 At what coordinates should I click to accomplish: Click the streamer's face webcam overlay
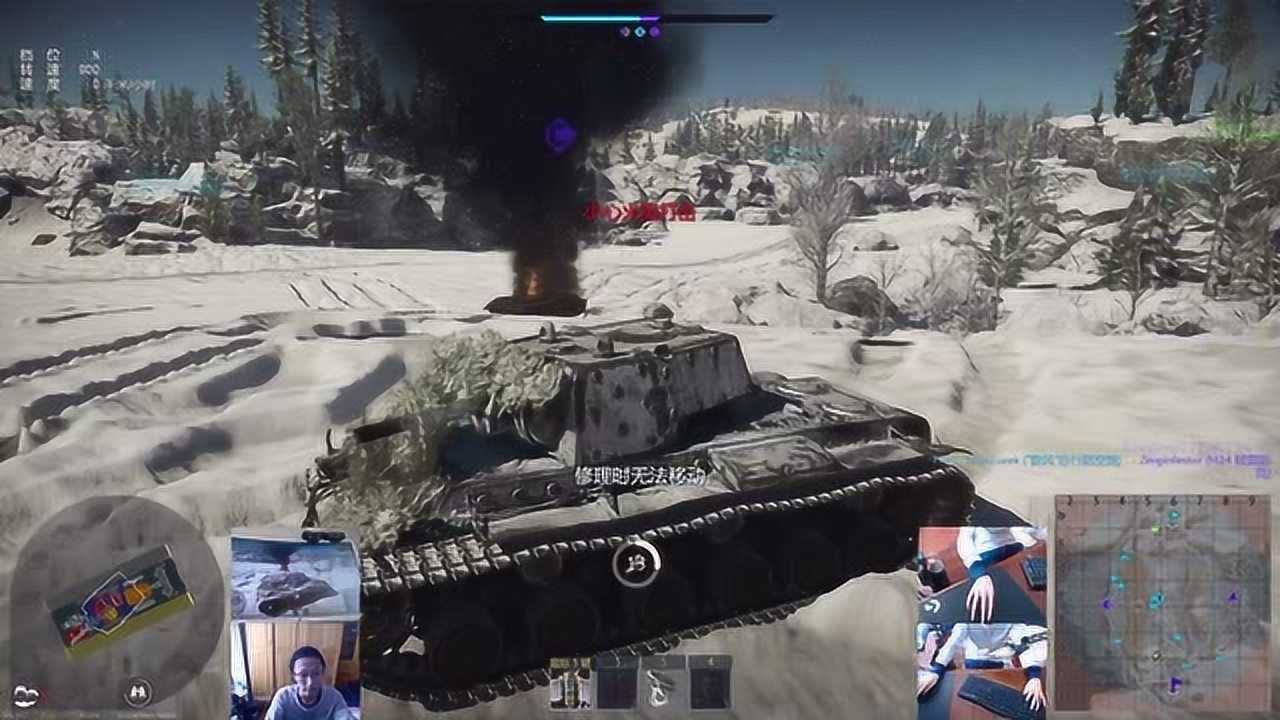[x=295, y=668]
